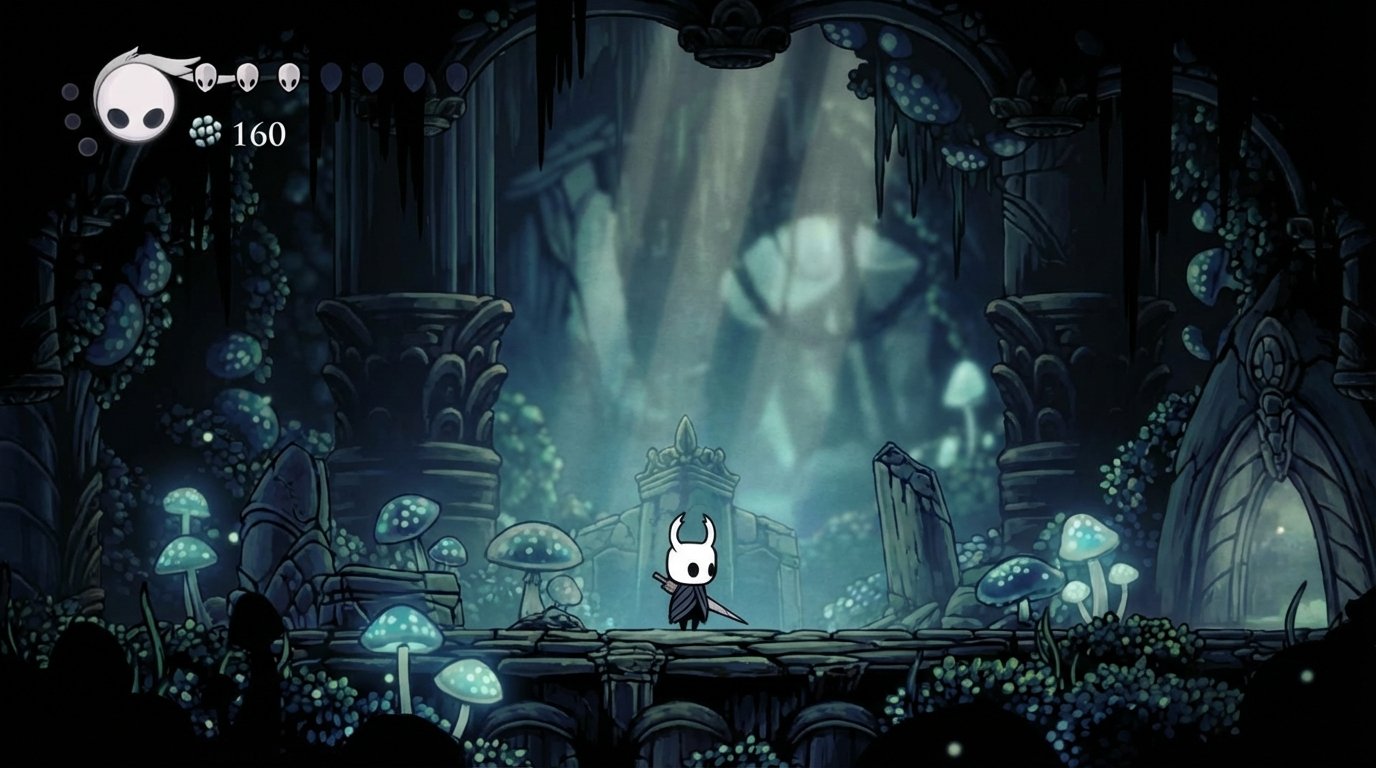
Task: Click the Geo currency cluster icon
Action: 205,130
